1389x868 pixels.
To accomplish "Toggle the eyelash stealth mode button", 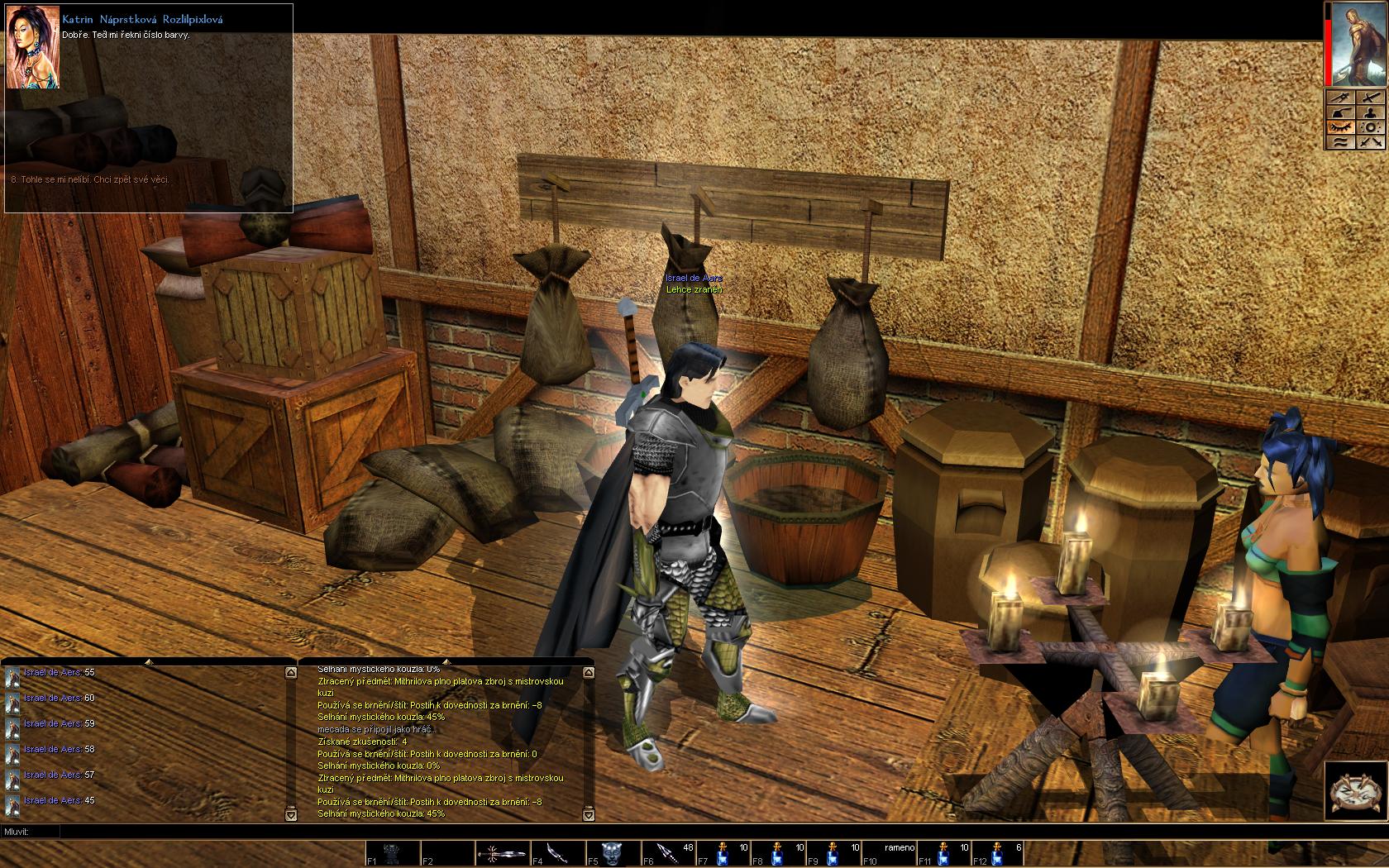I will (1339, 127).
